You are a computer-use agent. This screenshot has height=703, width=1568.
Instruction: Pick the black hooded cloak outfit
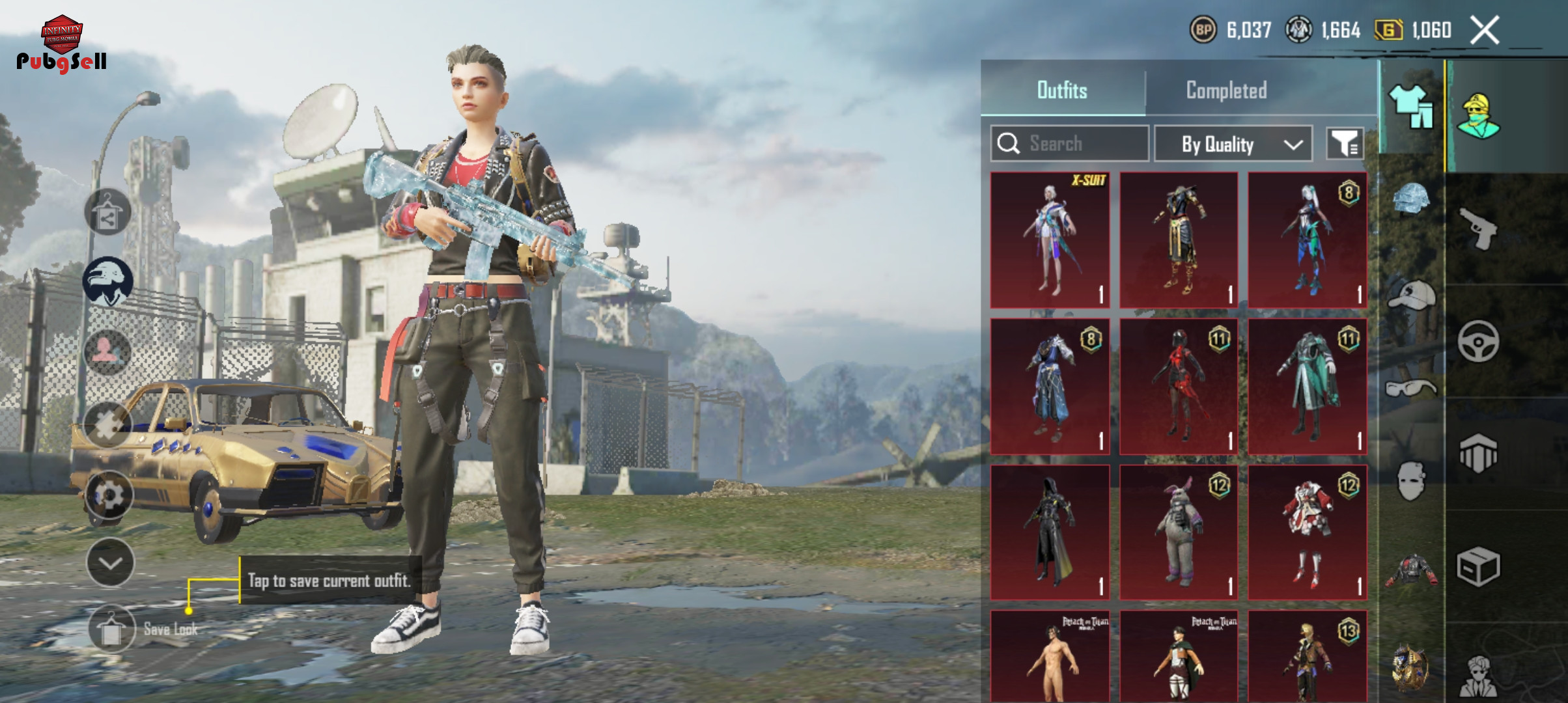pos(1050,532)
